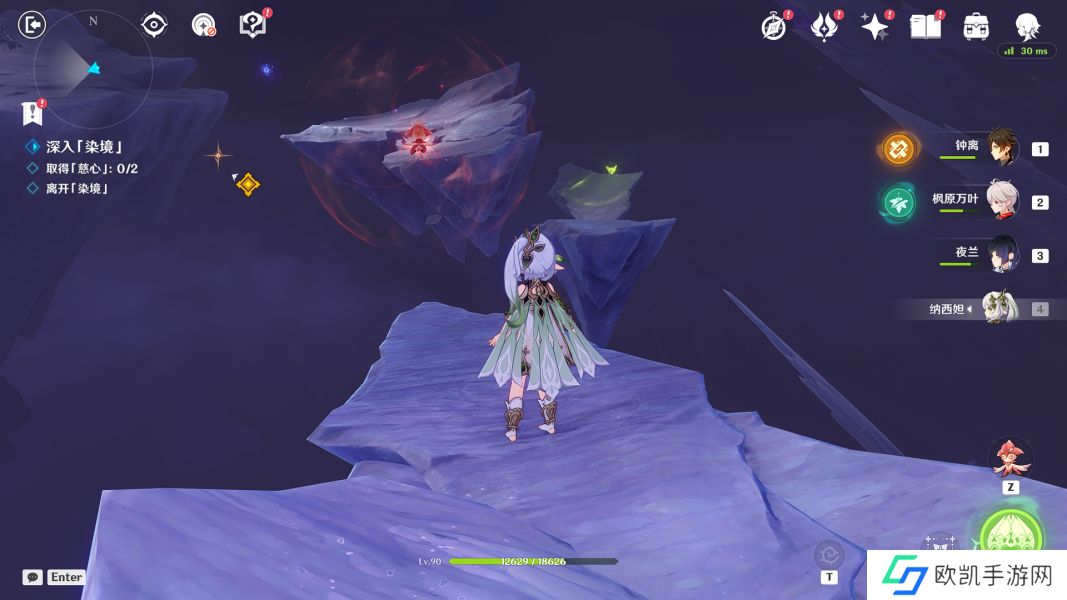Open the chat speech bubble button

[33, 577]
